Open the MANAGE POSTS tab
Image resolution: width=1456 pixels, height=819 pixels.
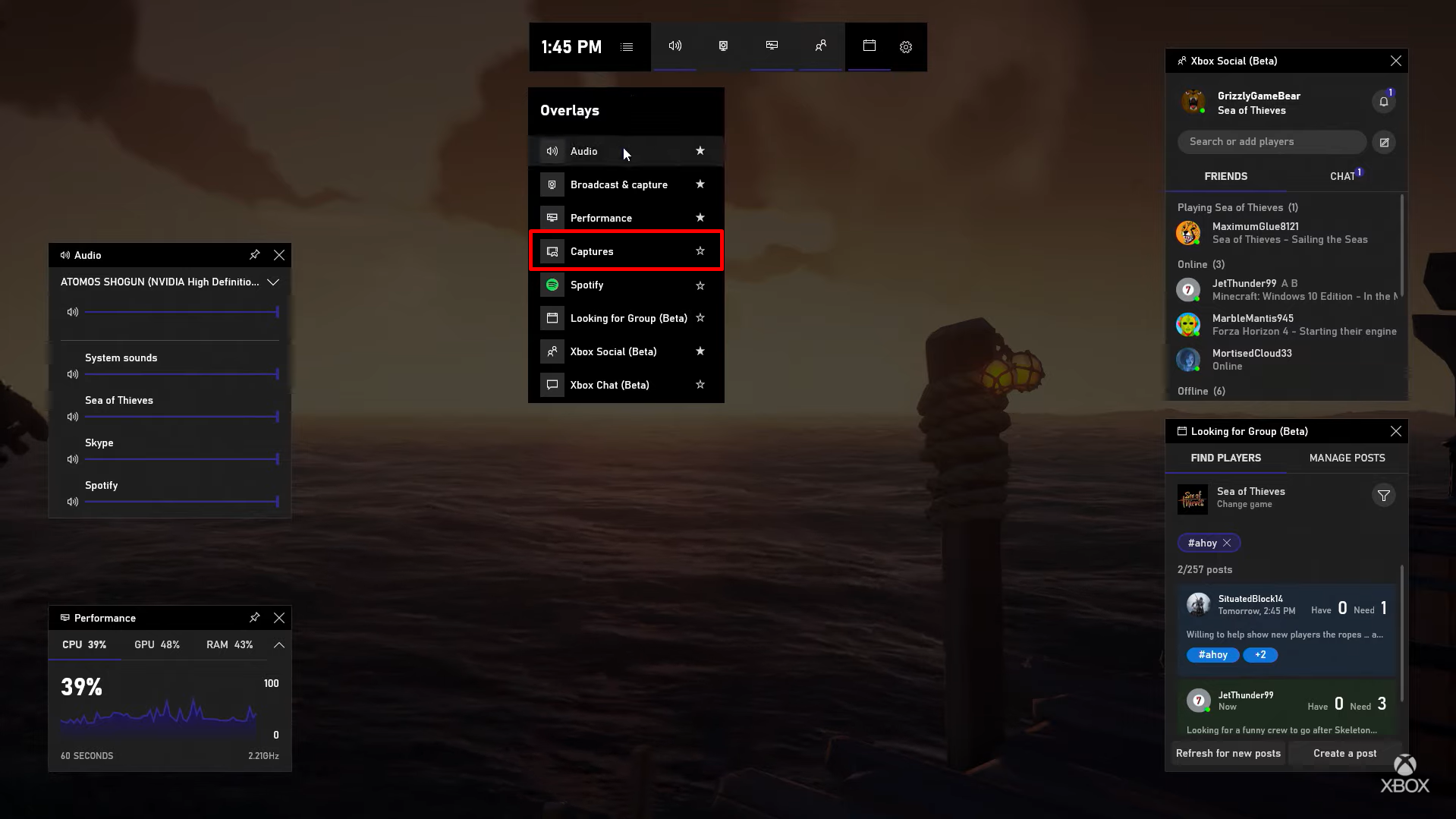pyautogui.click(x=1346, y=458)
